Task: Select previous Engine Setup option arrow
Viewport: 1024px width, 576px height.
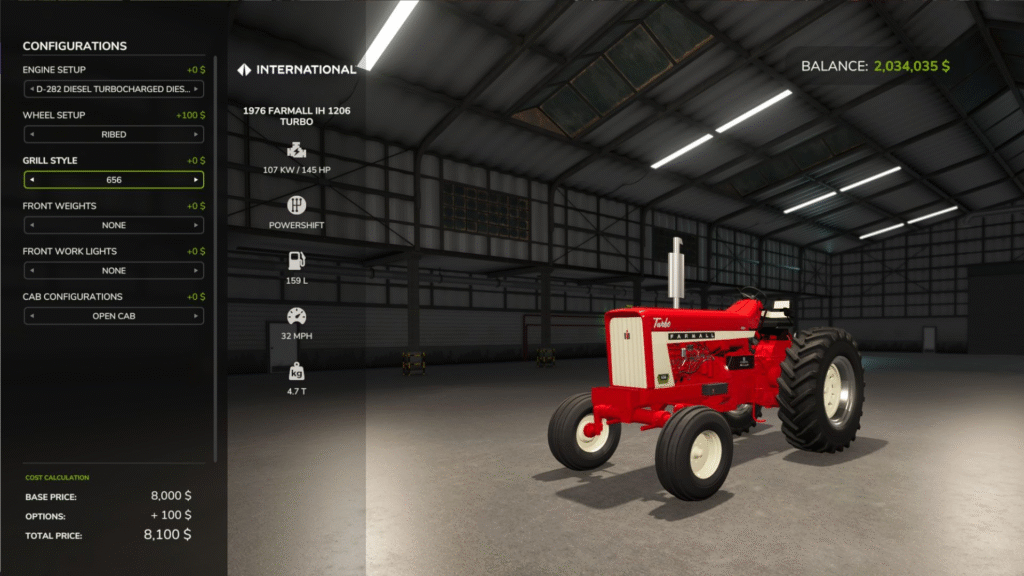Action: coord(31,89)
